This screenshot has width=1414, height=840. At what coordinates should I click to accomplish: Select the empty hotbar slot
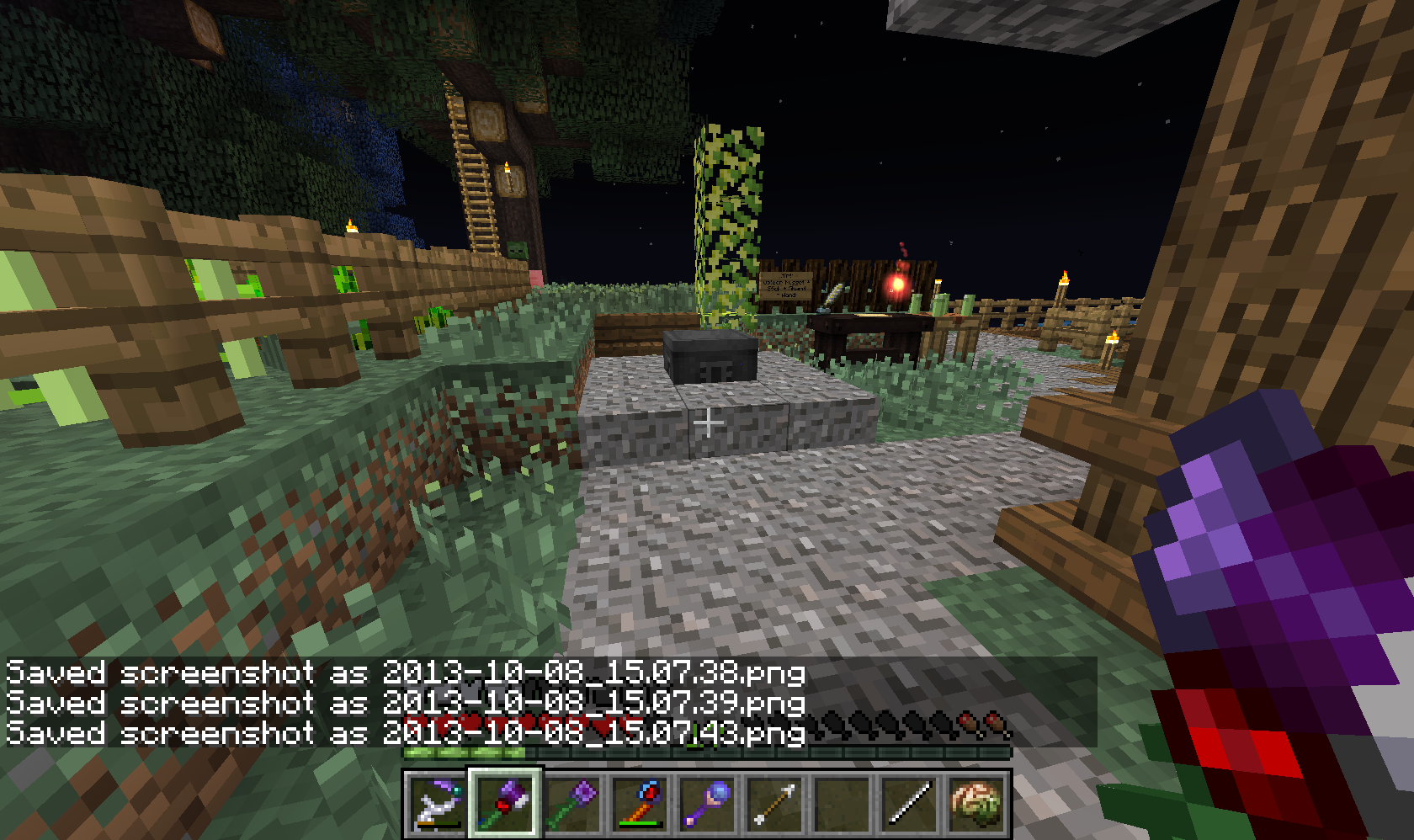(842, 804)
